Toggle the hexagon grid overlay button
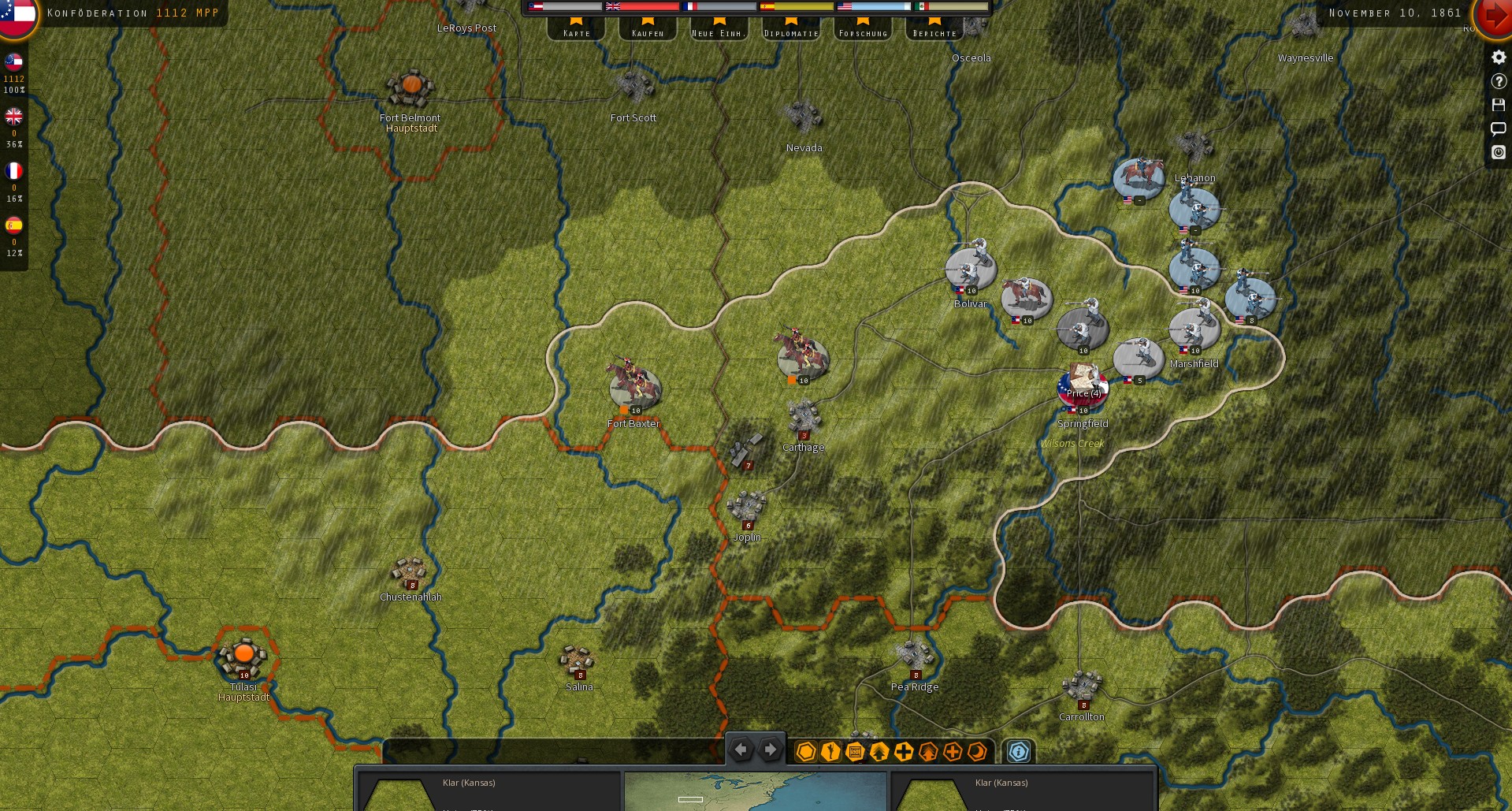 click(805, 752)
